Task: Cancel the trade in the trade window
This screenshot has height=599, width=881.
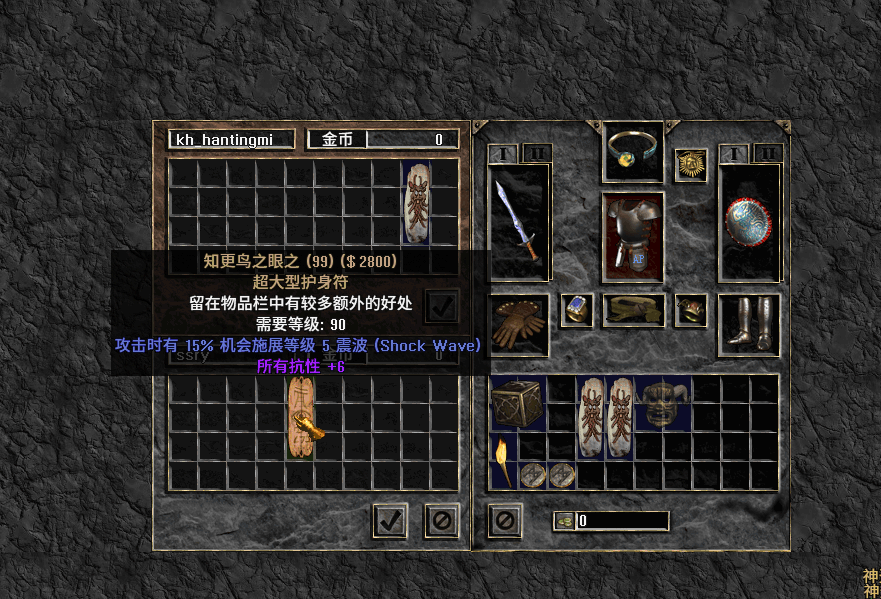Action: [441, 520]
